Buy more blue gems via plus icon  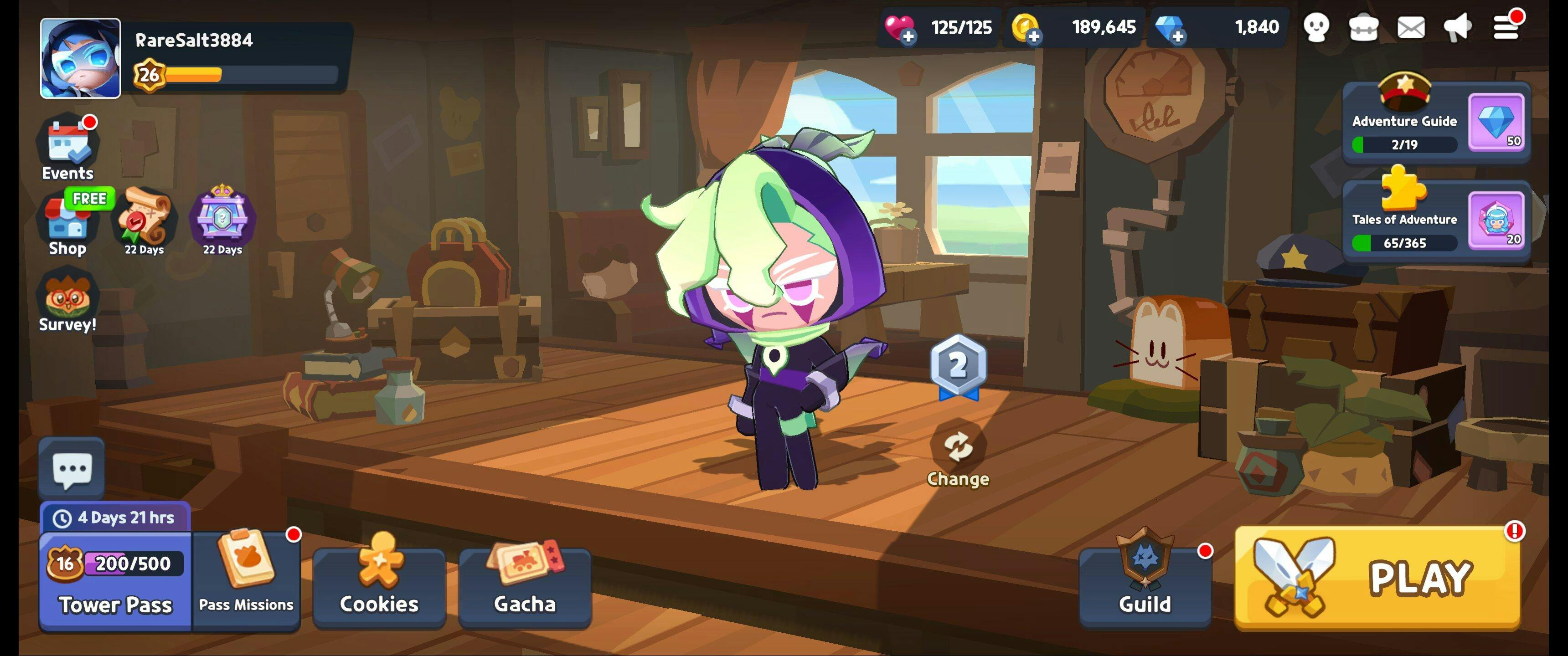click(x=1177, y=36)
